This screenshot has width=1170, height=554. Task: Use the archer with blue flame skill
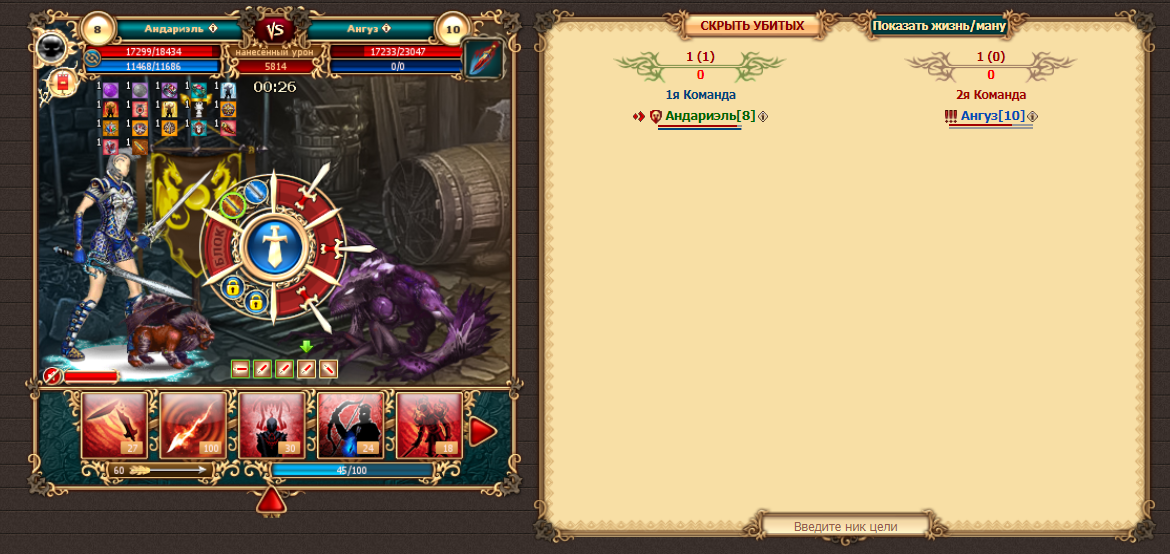tap(350, 424)
